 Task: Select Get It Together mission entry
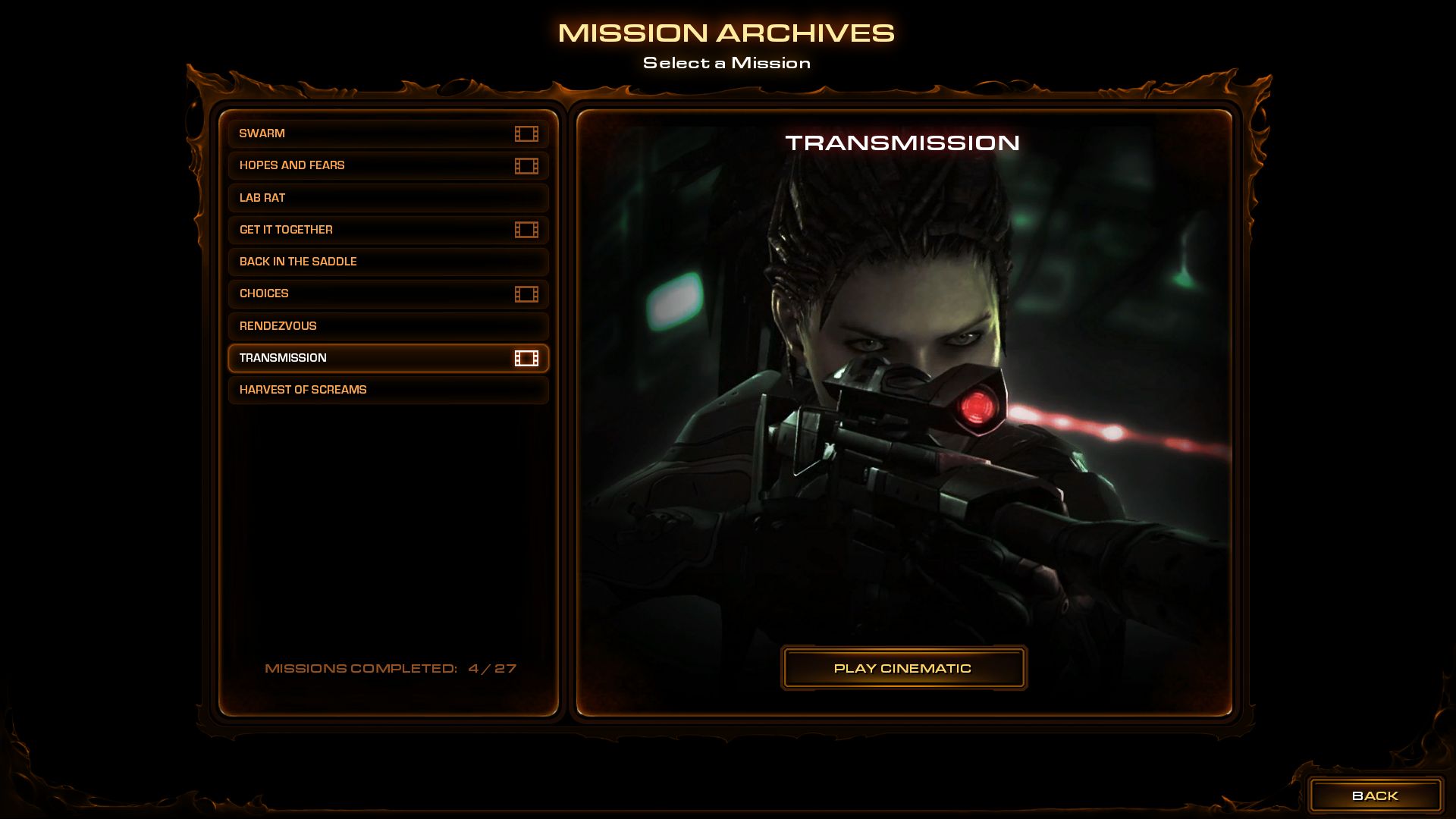click(x=388, y=230)
